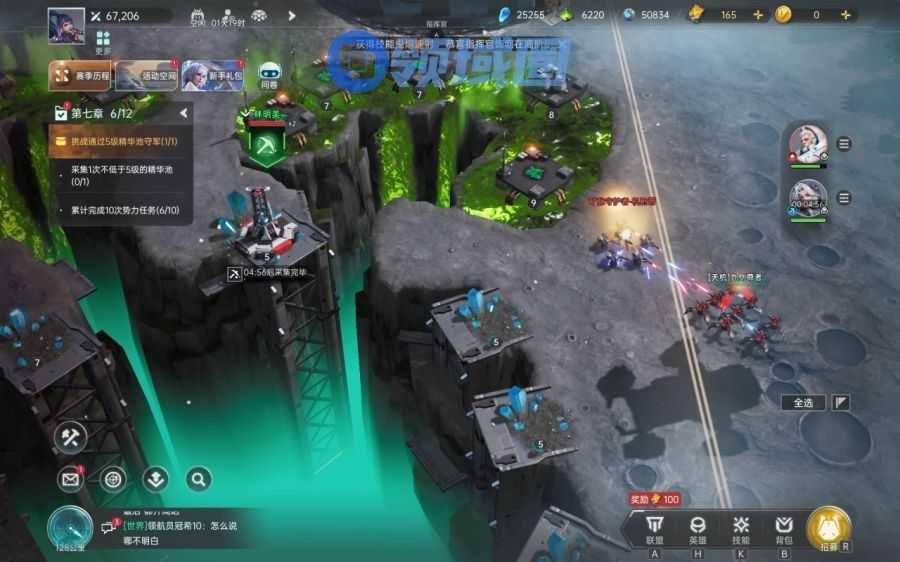Open the hammer build menu icon

pos(71,437)
